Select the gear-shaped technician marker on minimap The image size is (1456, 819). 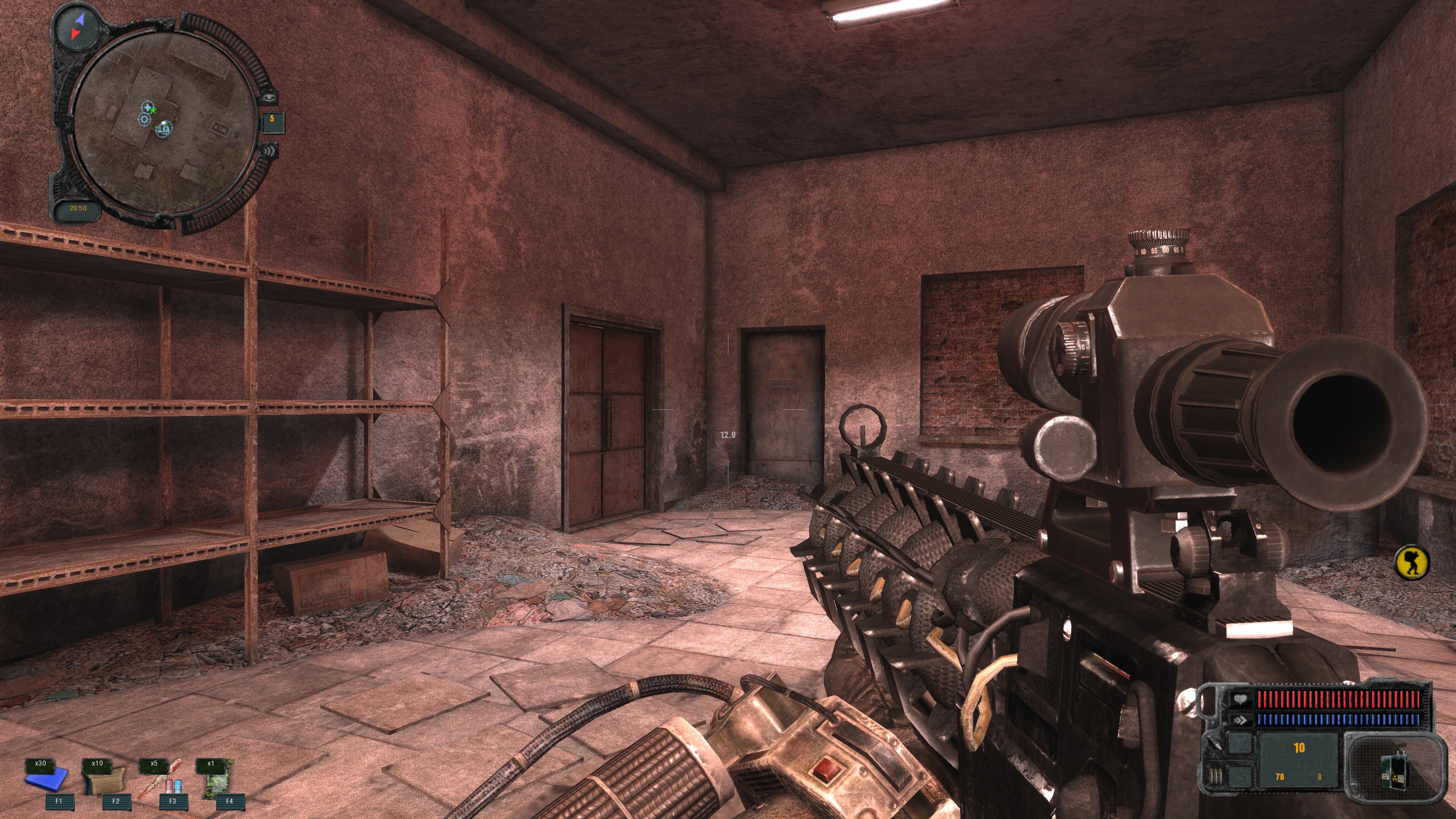click(x=144, y=119)
